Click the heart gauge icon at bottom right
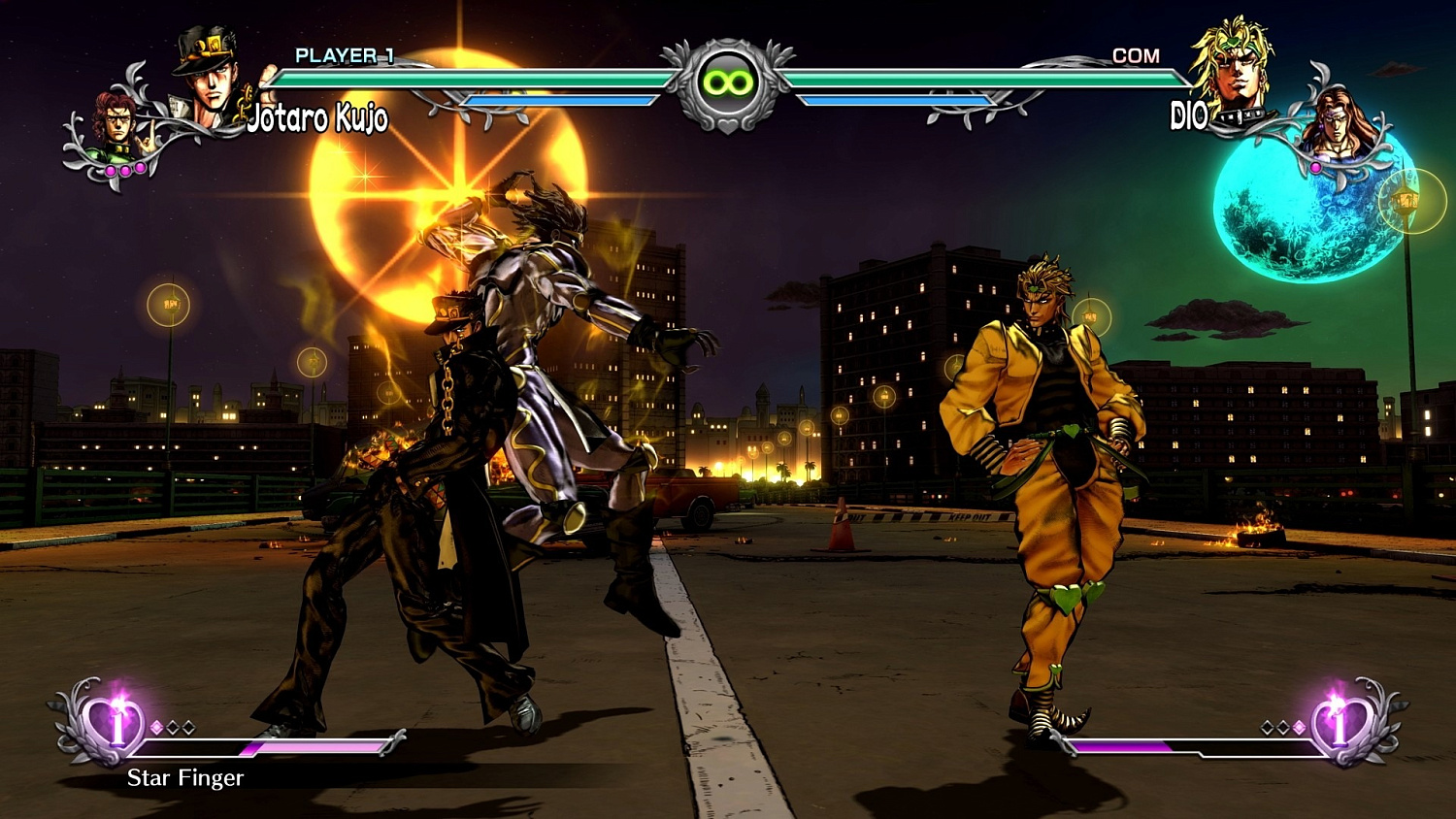 pos(1340,727)
